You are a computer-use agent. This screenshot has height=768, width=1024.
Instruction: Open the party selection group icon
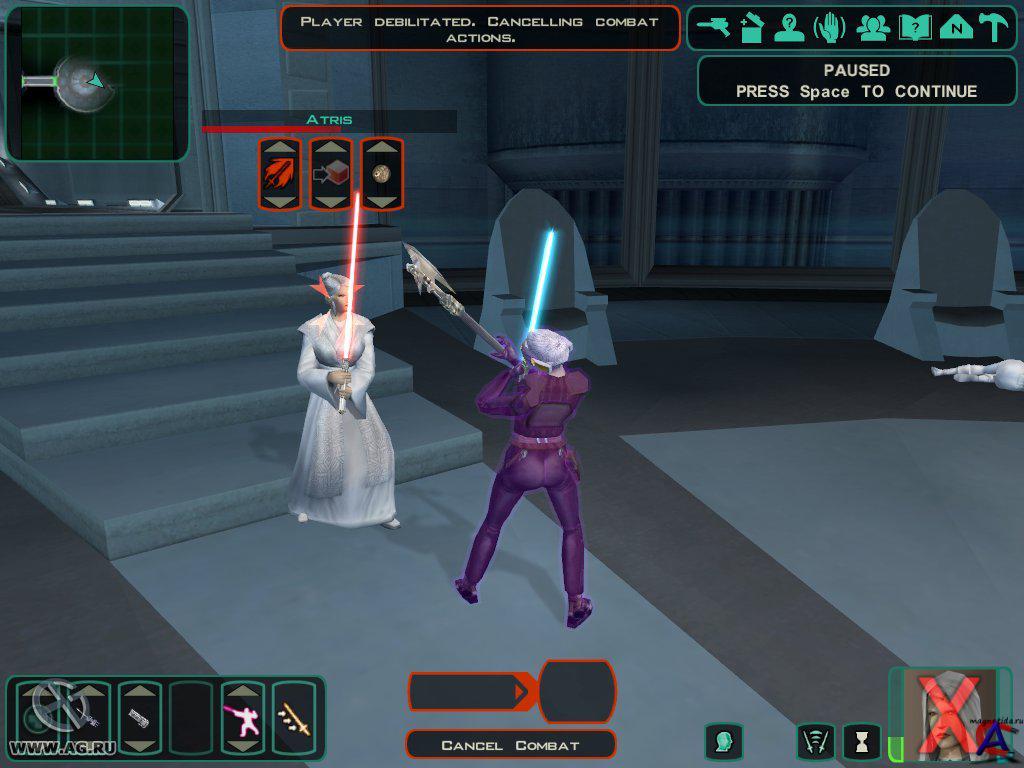[873, 28]
